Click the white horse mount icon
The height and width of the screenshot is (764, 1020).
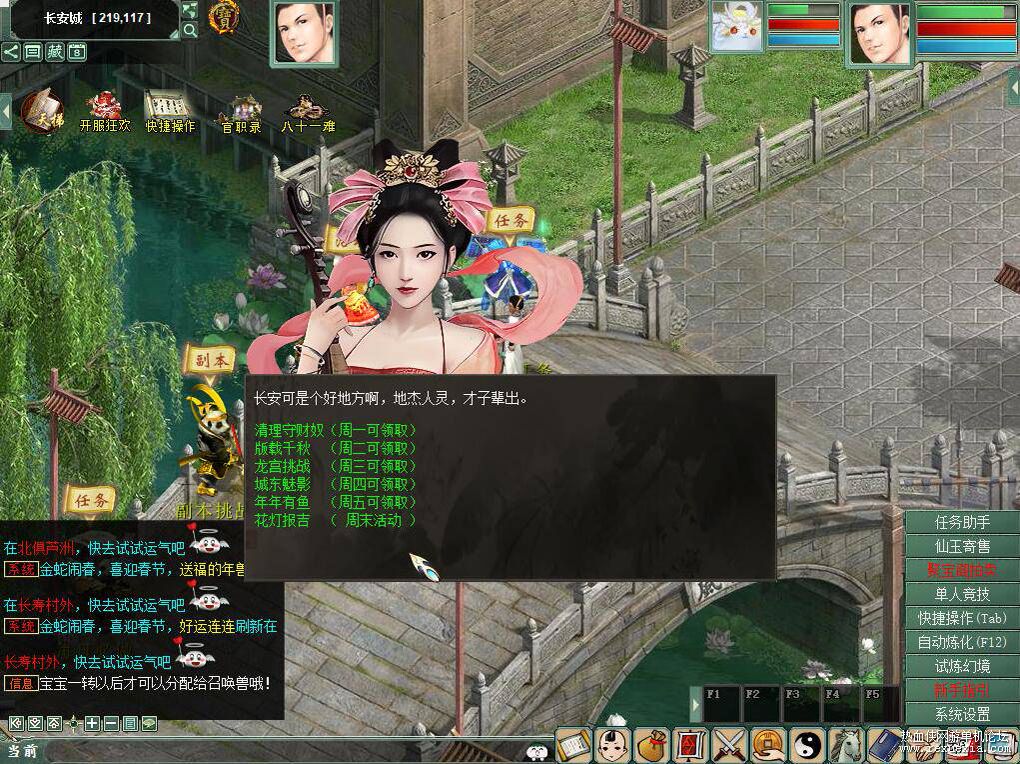click(846, 744)
